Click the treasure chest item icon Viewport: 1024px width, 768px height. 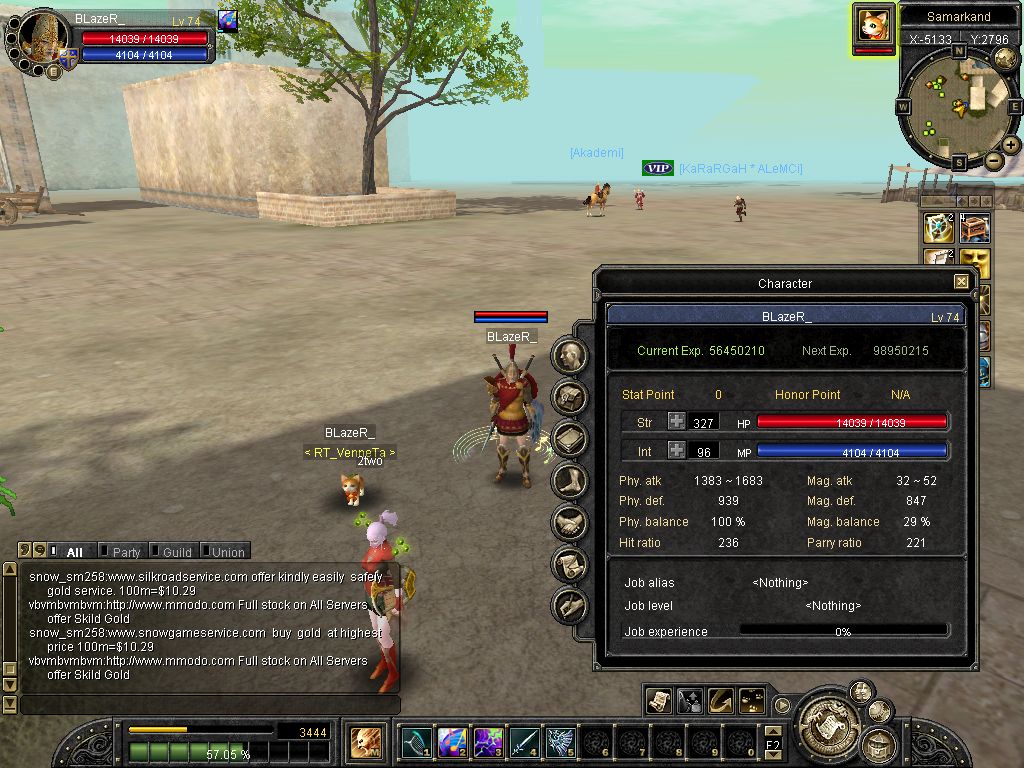coord(975,228)
